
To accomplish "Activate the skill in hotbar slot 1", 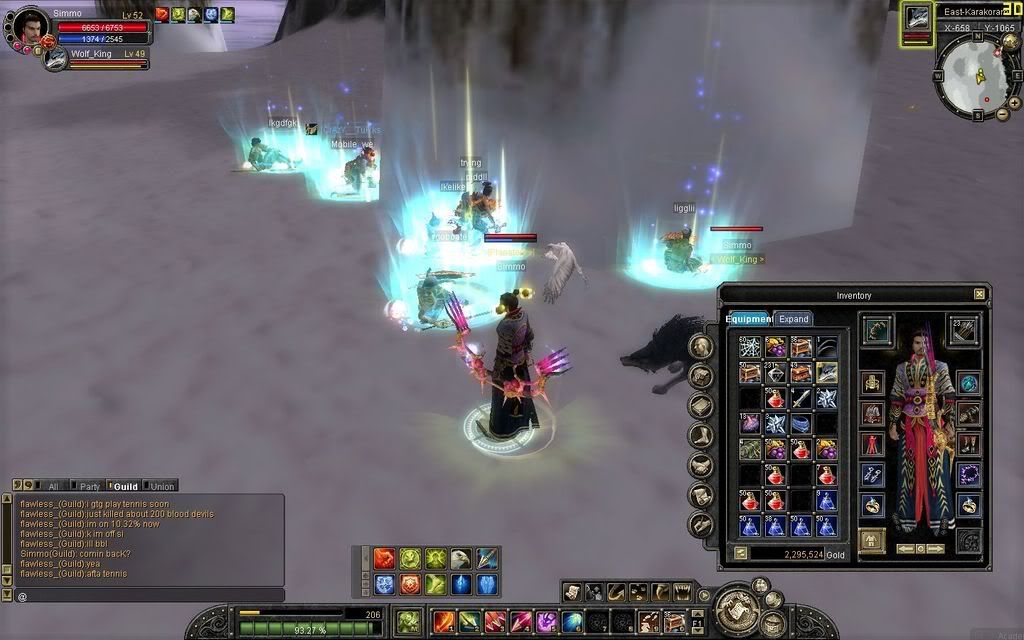I will point(444,621).
